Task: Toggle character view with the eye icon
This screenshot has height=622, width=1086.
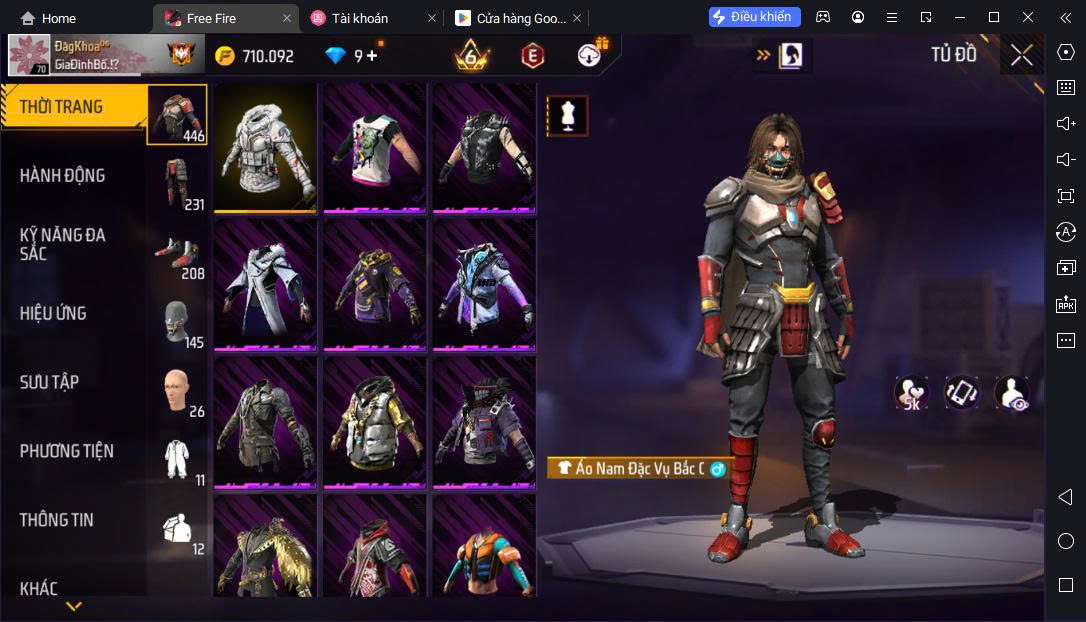Action: [x=1011, y=393]
